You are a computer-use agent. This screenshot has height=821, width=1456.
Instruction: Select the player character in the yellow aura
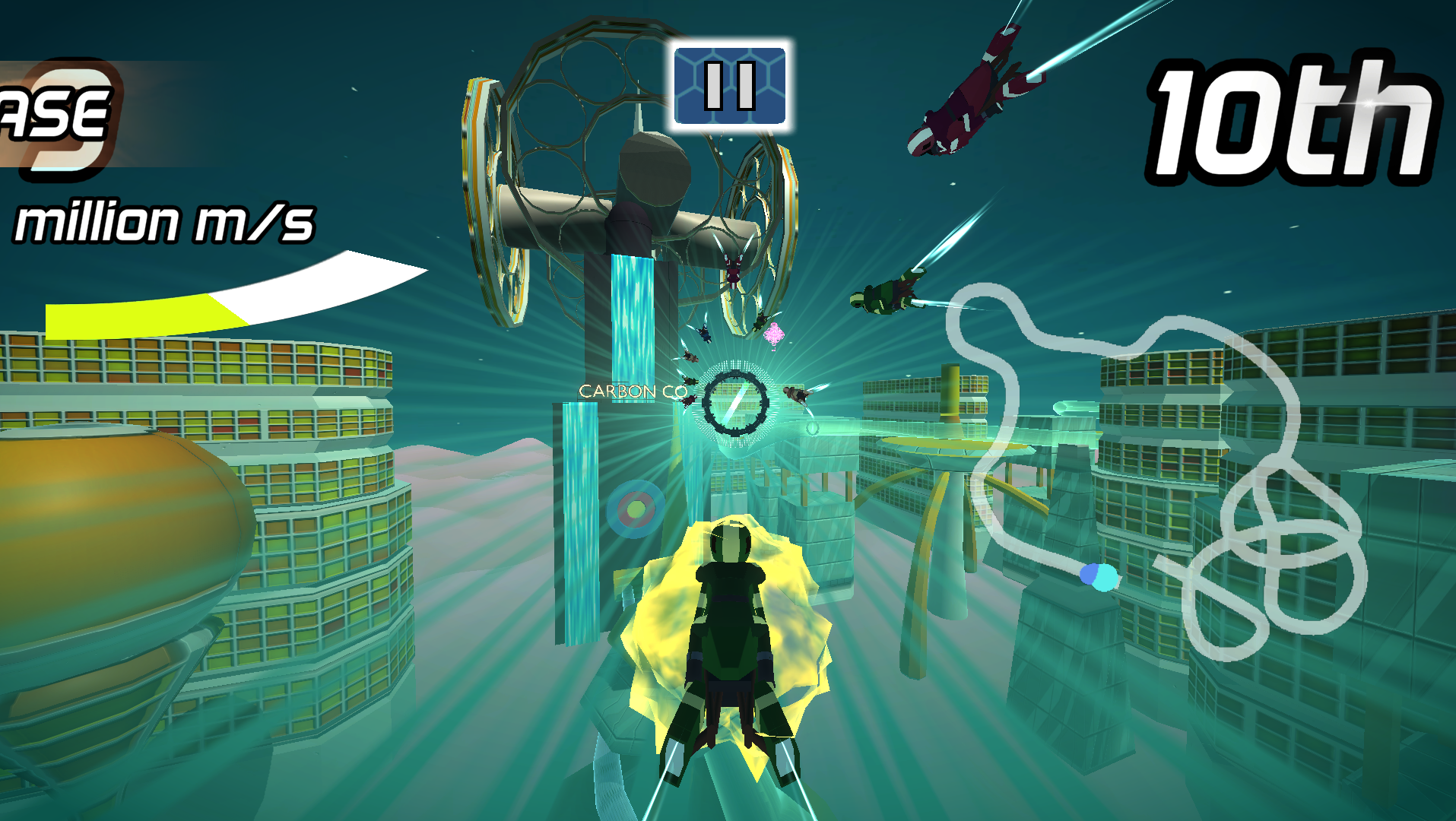coord(730,631)
